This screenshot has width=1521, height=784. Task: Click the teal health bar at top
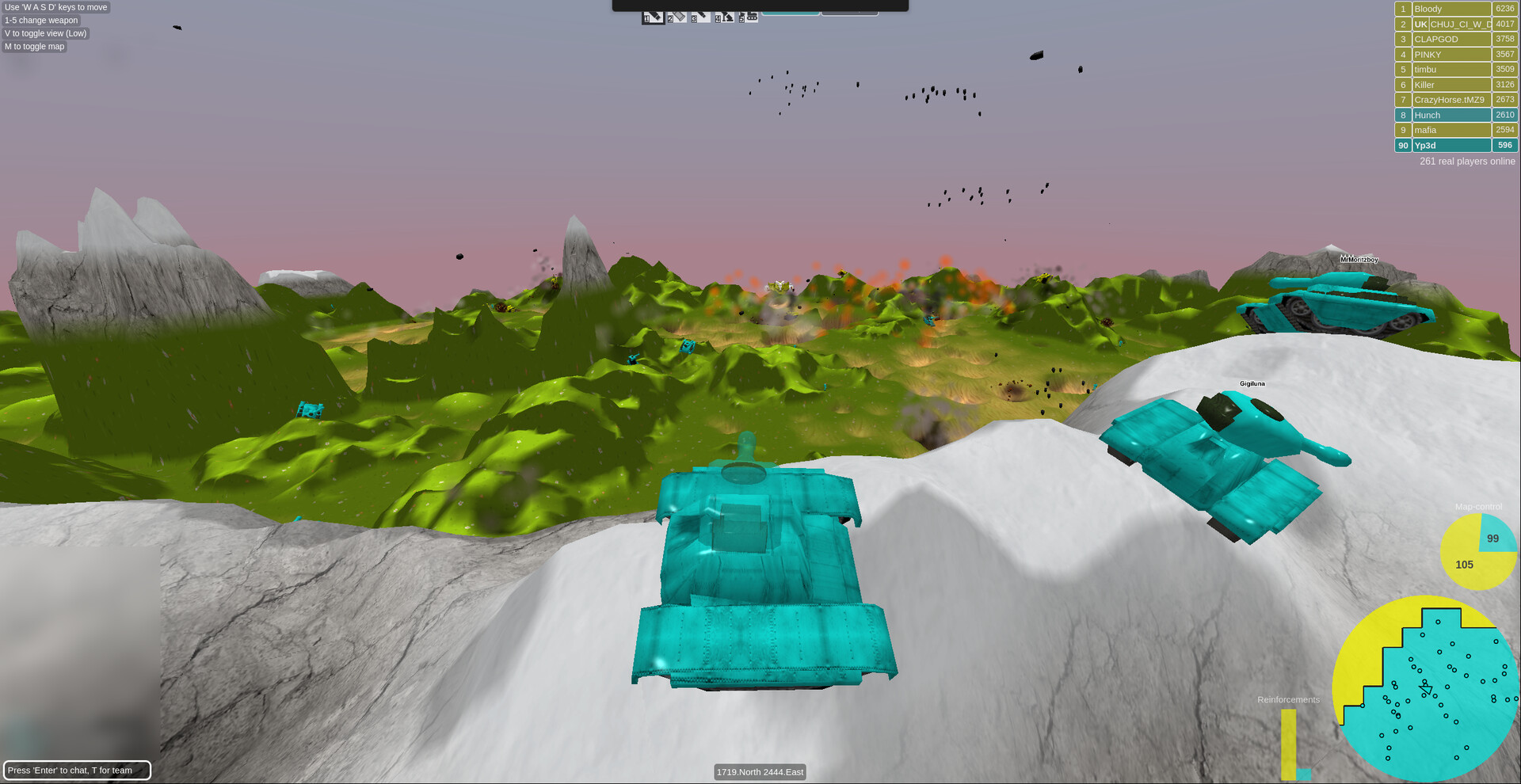pyautogui.click(x=792, y=12)
